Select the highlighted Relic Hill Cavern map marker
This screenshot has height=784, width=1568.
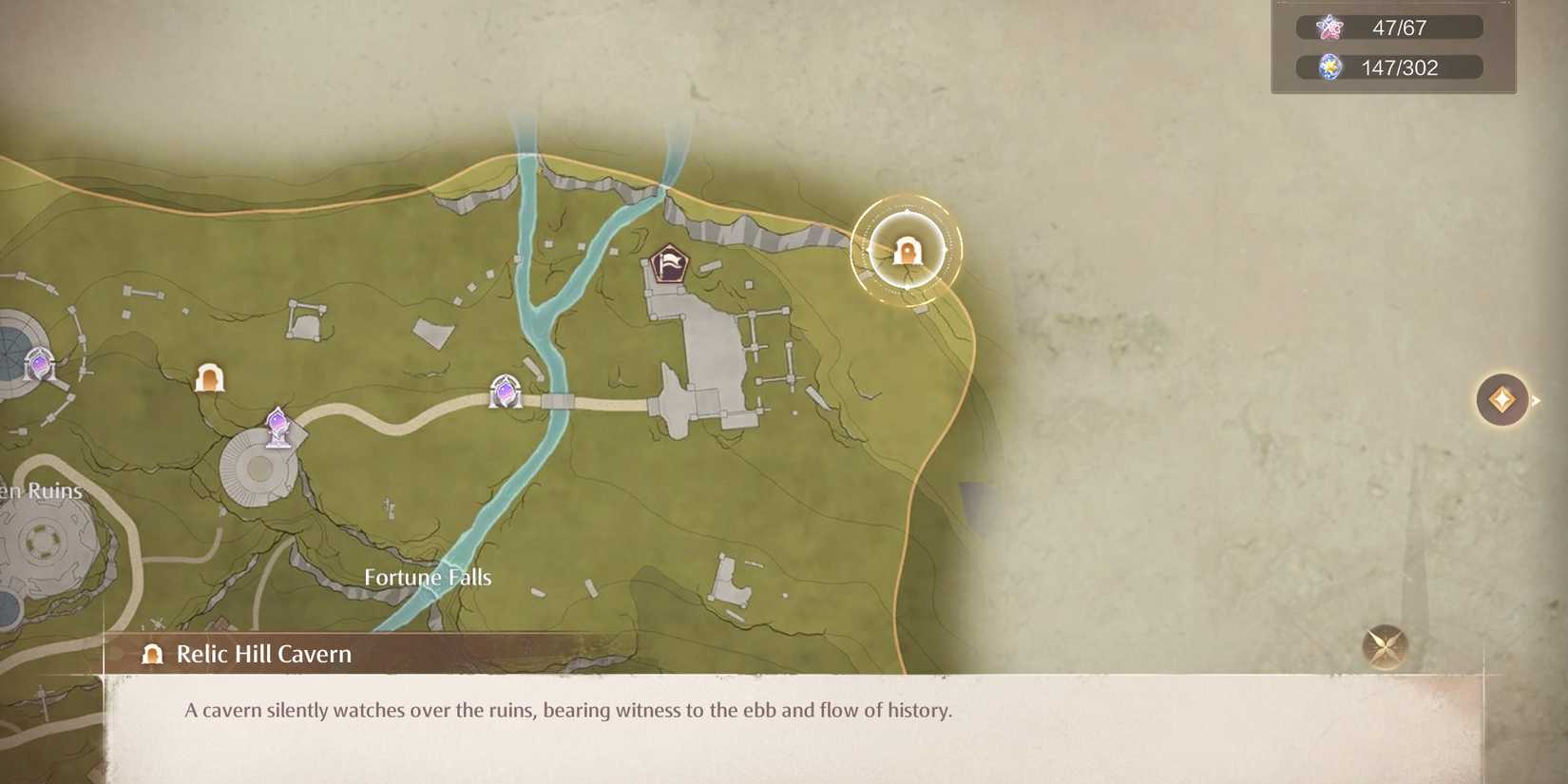point(908,251)
